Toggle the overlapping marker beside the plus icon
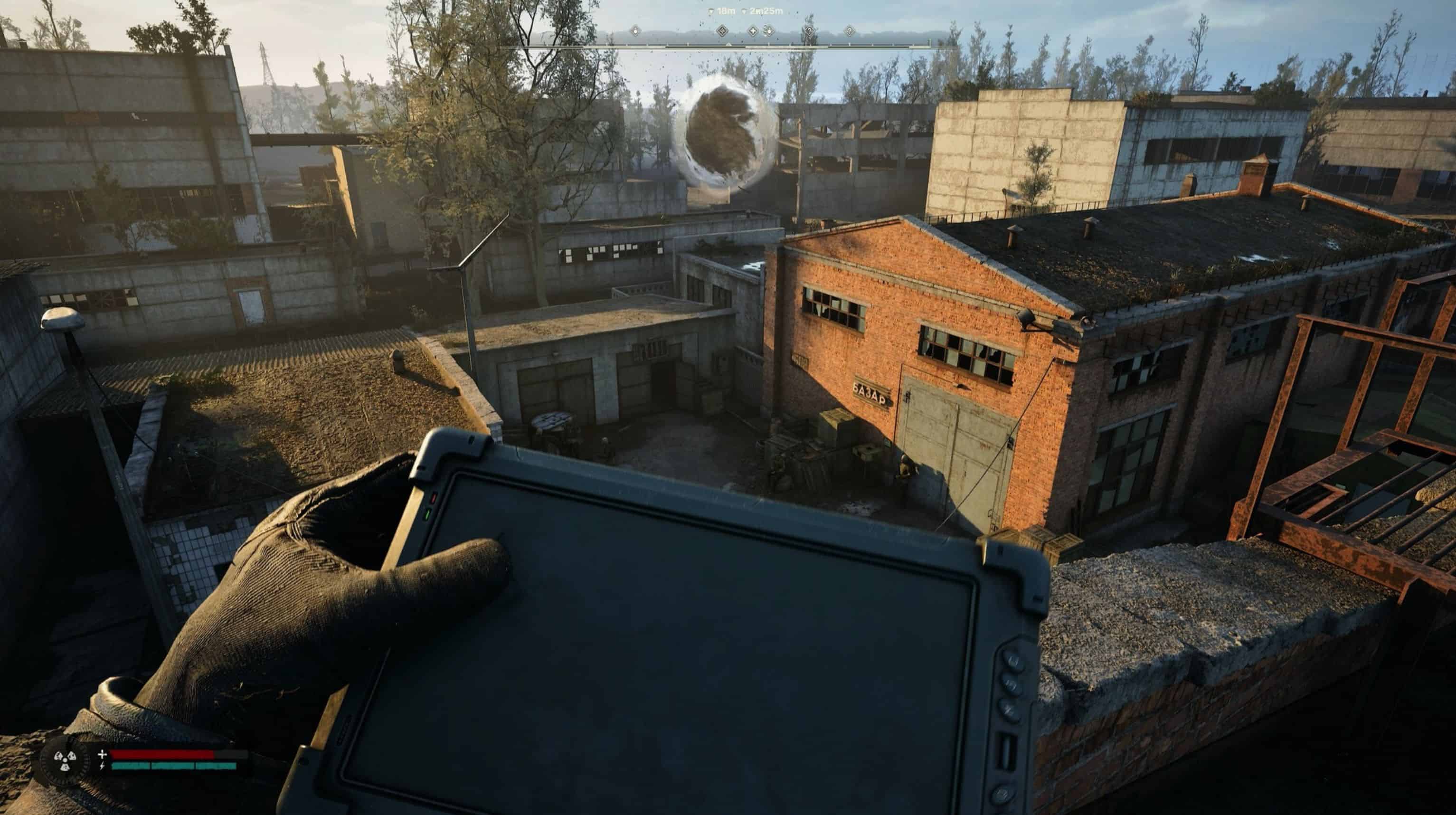Screen dimensions: 1456x815 coord(769,30)
